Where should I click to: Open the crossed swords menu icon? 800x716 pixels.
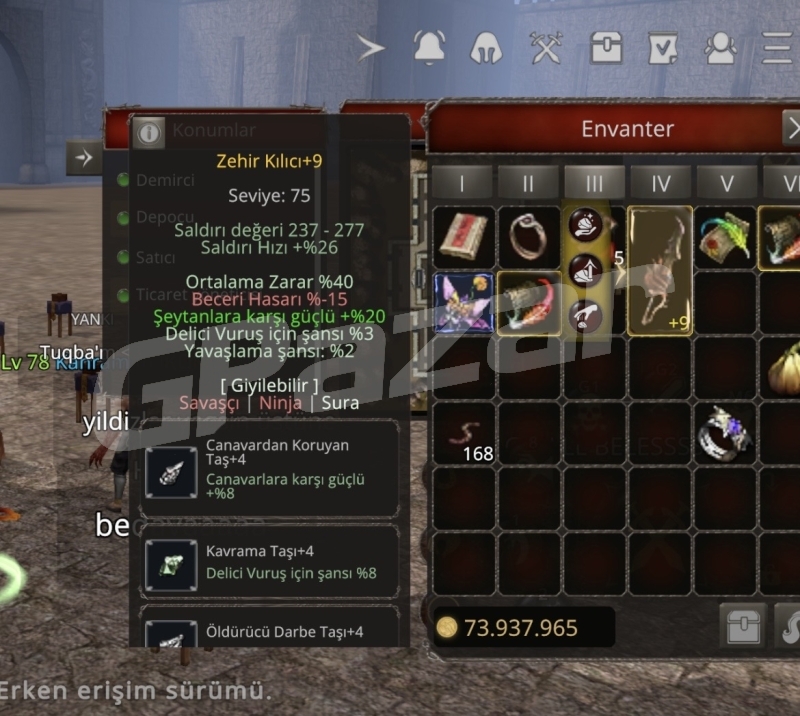click(546, 47)
